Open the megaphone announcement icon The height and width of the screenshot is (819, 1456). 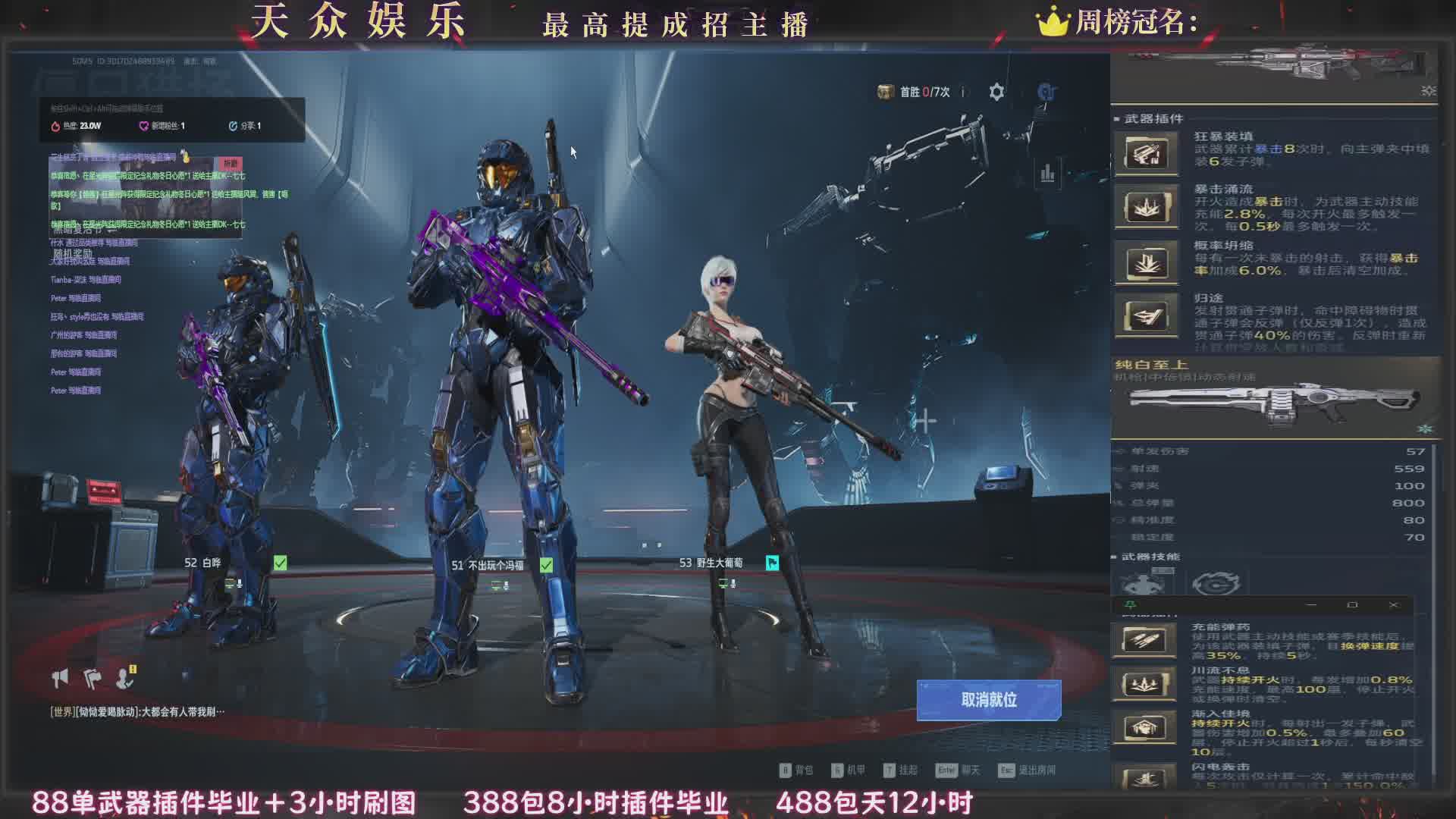point(60,678)
